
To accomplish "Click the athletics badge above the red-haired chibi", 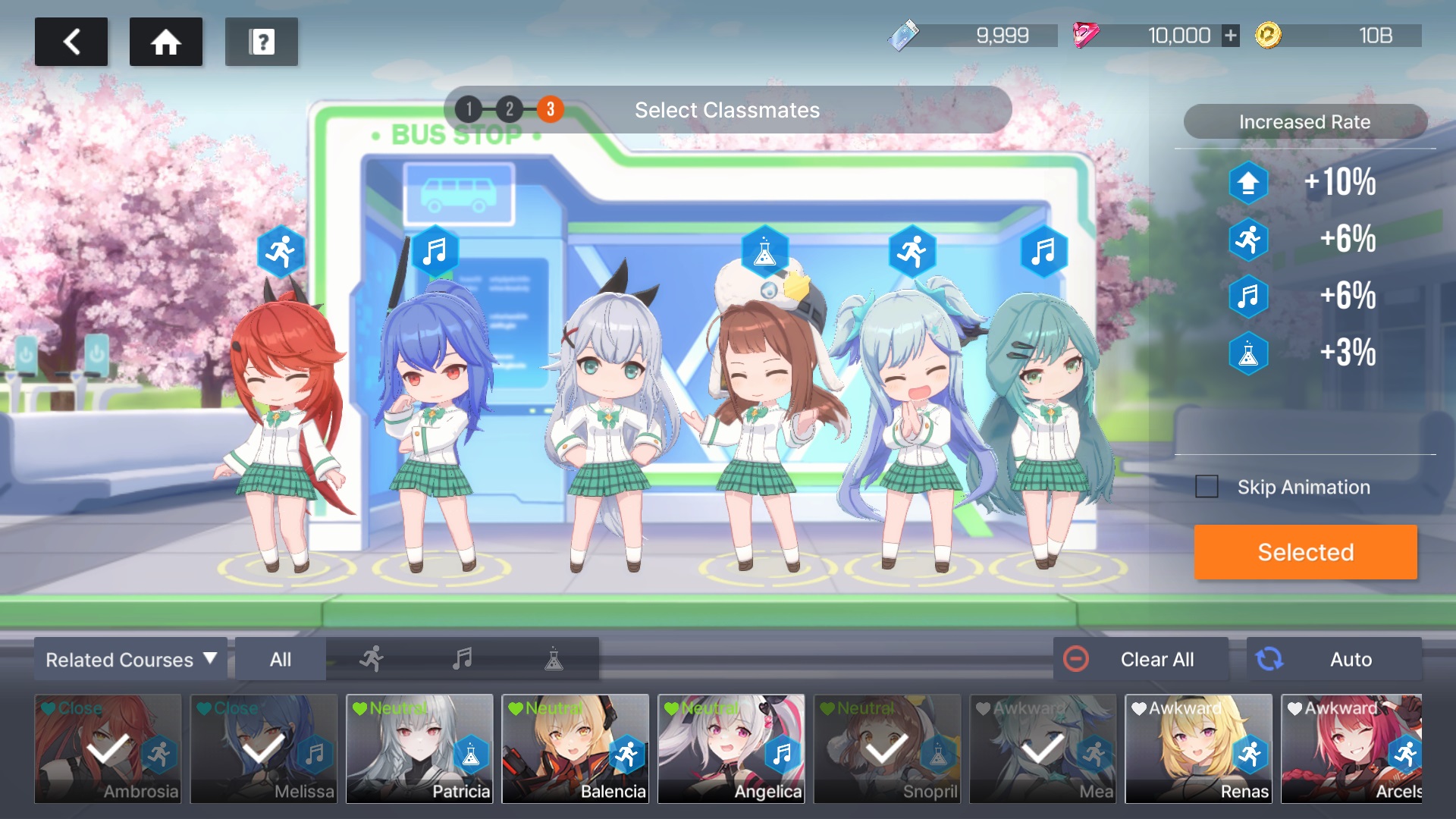I will tap(281, 251).
